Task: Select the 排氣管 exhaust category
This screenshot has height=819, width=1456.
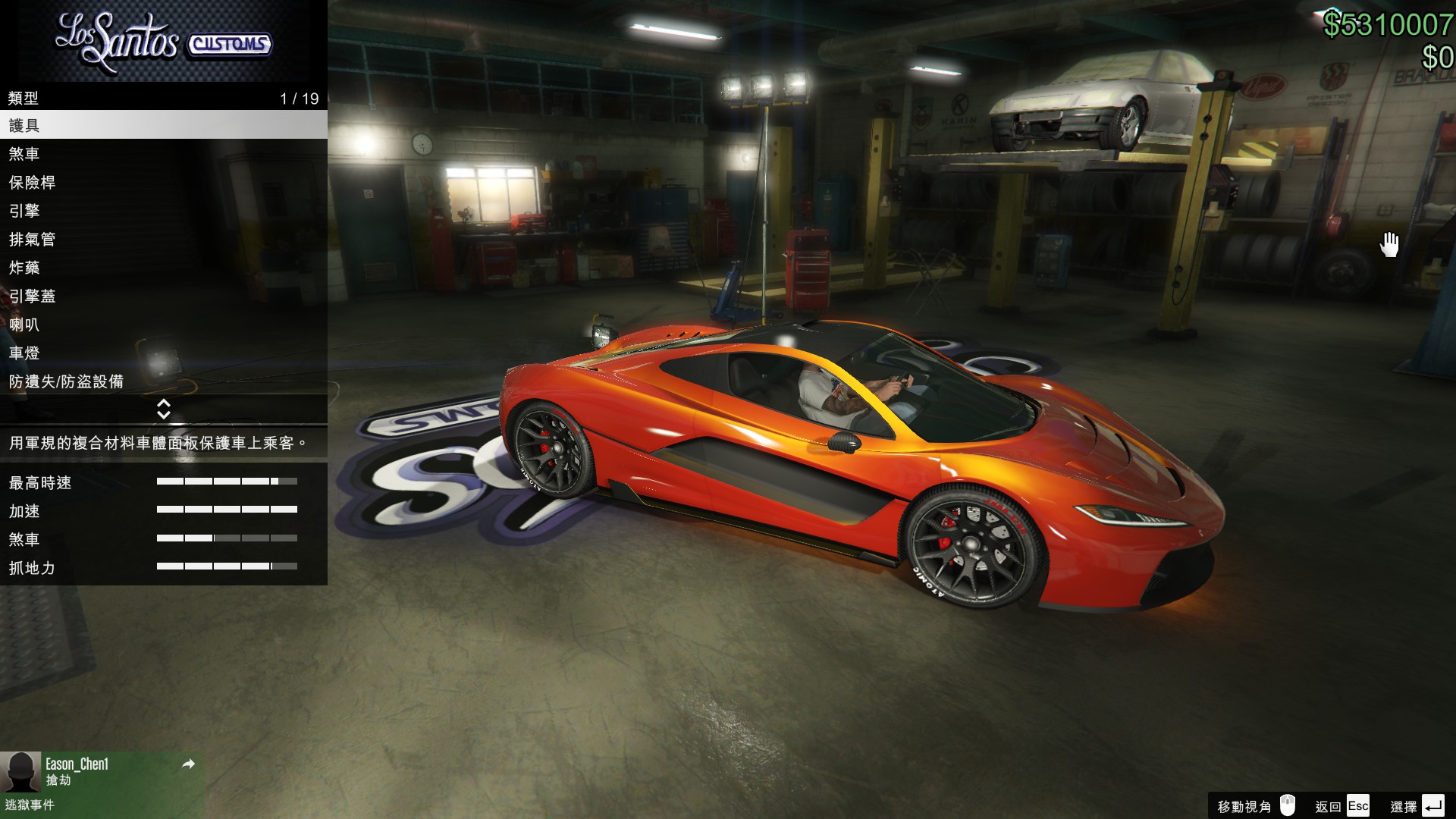Action: point(163,240)
